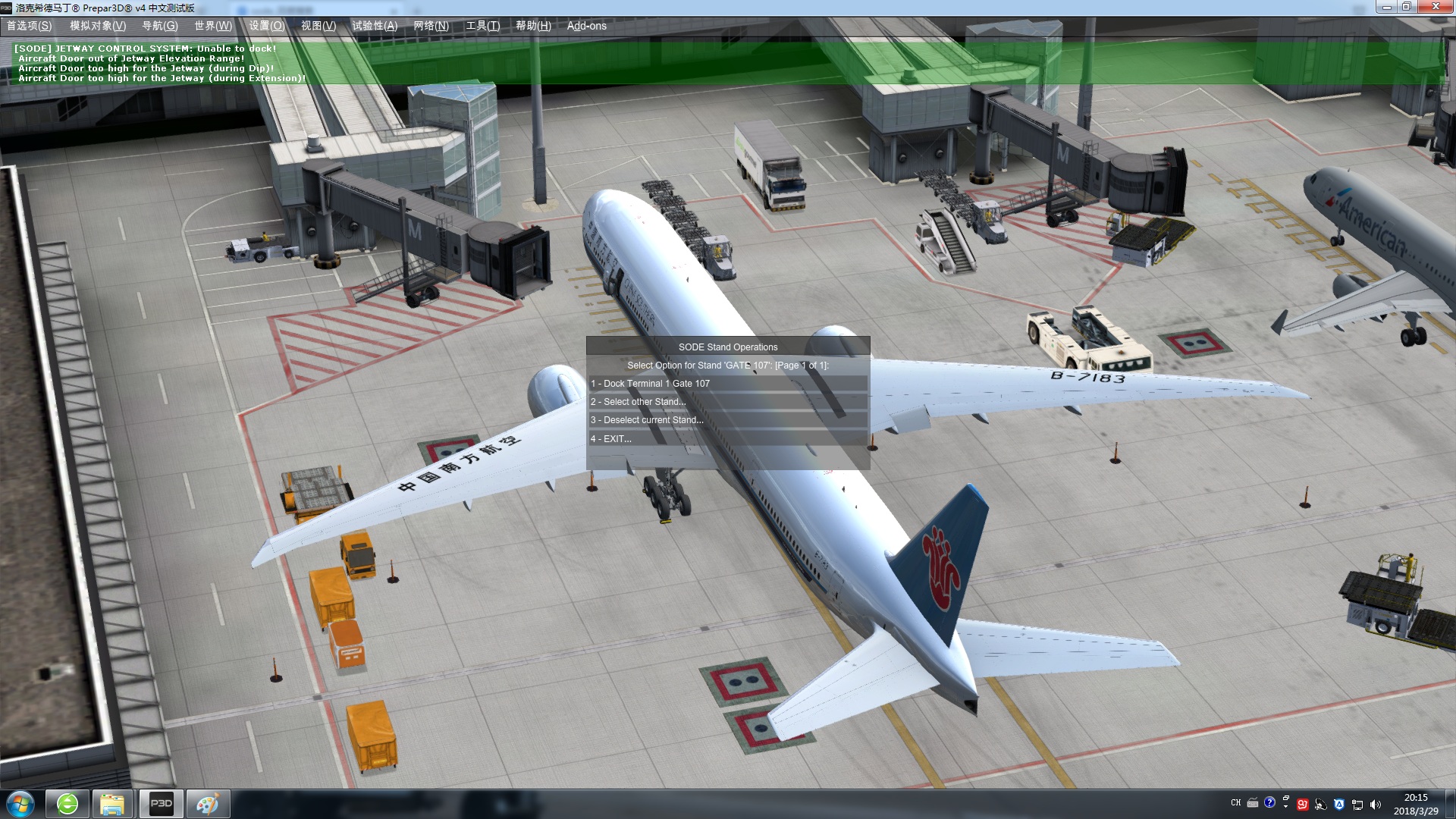
Task: Open the 帮助(H) menu
Action: (534, 26)
